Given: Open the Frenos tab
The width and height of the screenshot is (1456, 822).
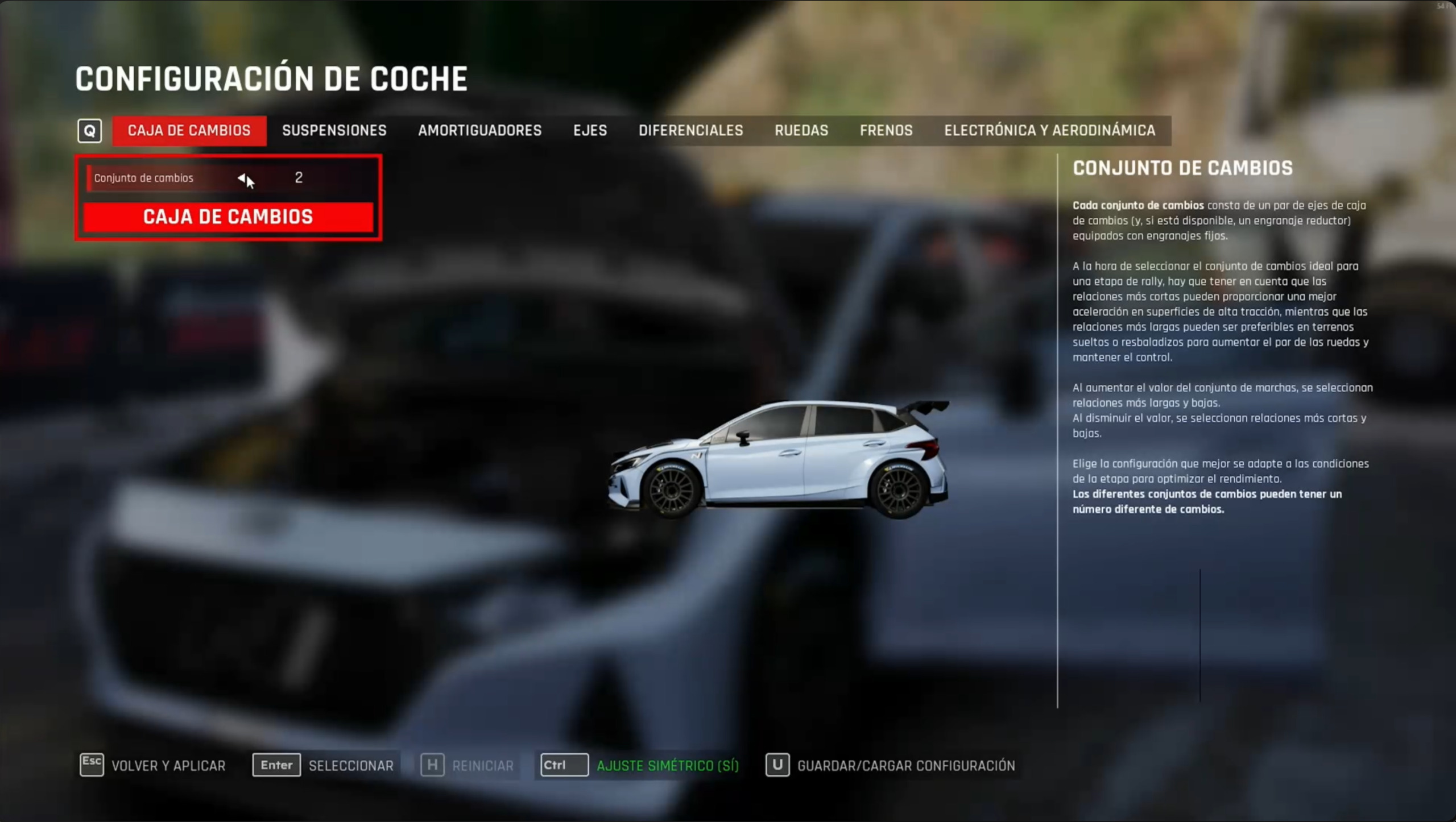Looking at the screenshot, I should point(886,131).
